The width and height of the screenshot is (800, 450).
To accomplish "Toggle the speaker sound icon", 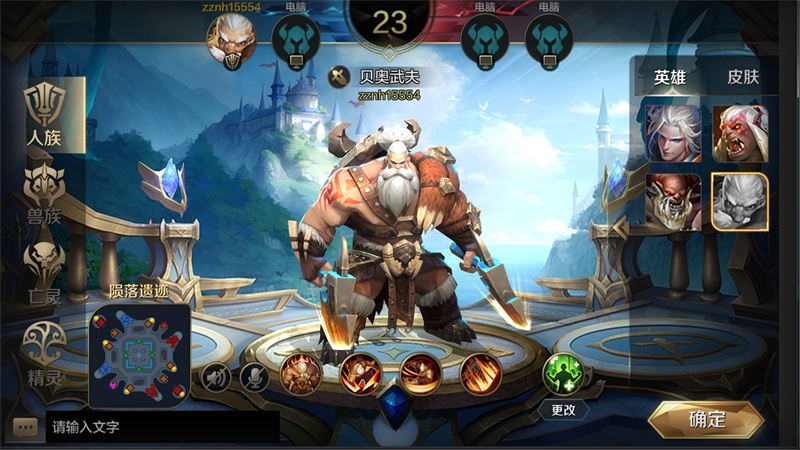I will (x=216, y=376).
